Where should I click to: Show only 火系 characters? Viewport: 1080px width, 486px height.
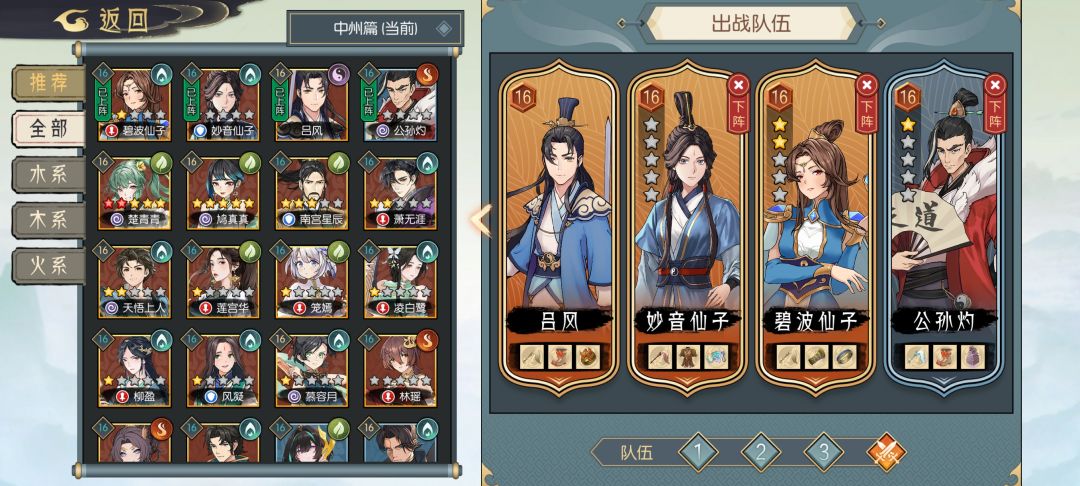(48, 265)
